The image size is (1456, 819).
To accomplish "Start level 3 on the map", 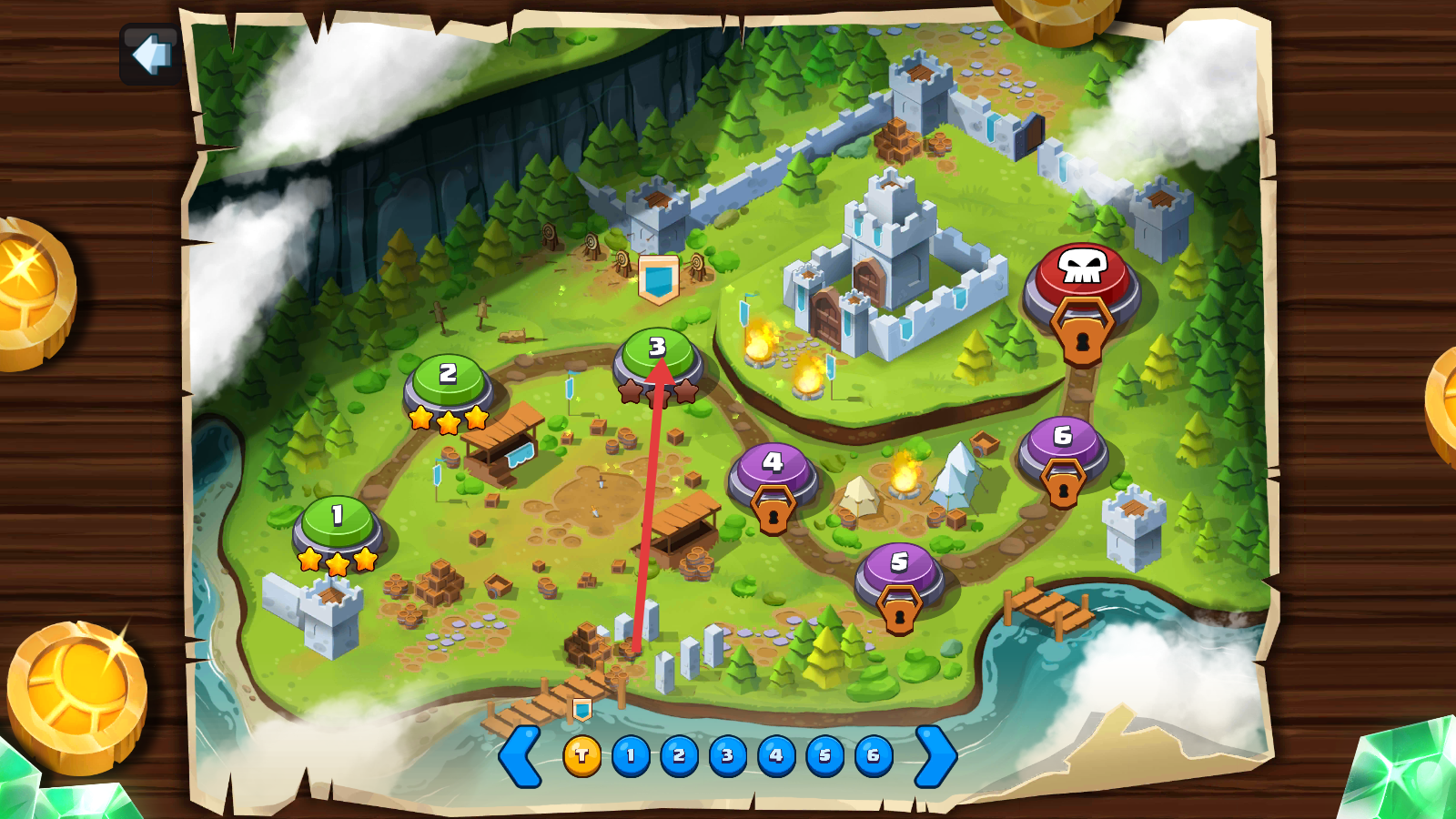I will pyautogui.click(x=657, y=353).
